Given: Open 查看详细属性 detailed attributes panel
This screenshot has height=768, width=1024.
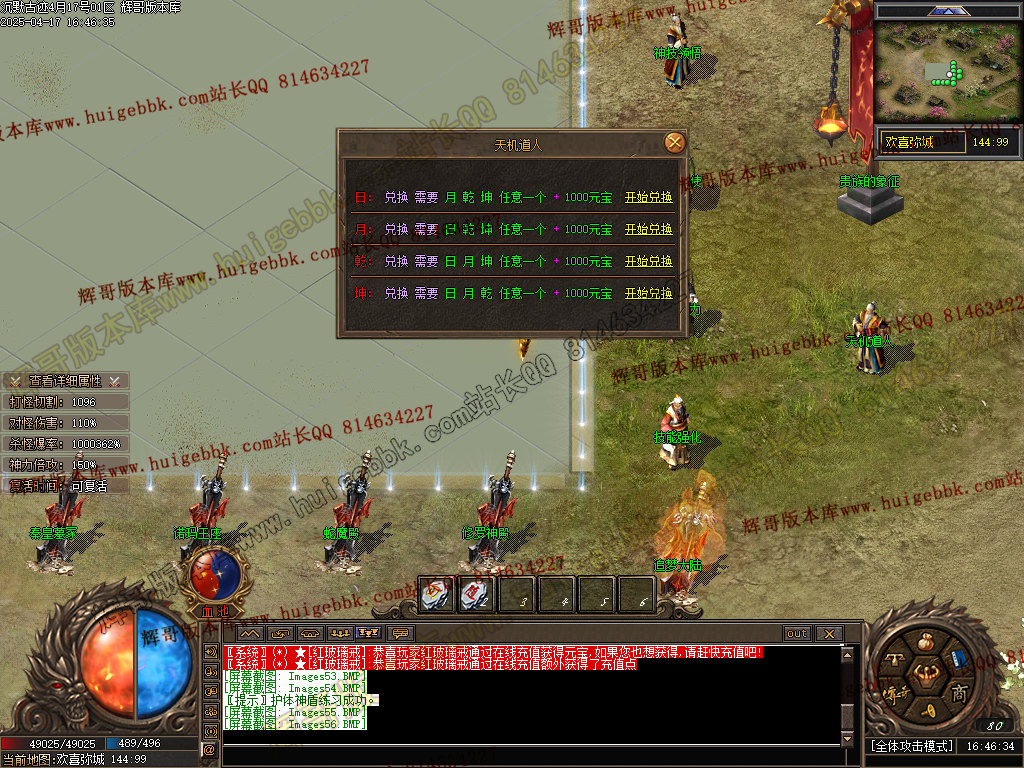Looking at the screenshot, I should tap(65, 381).
